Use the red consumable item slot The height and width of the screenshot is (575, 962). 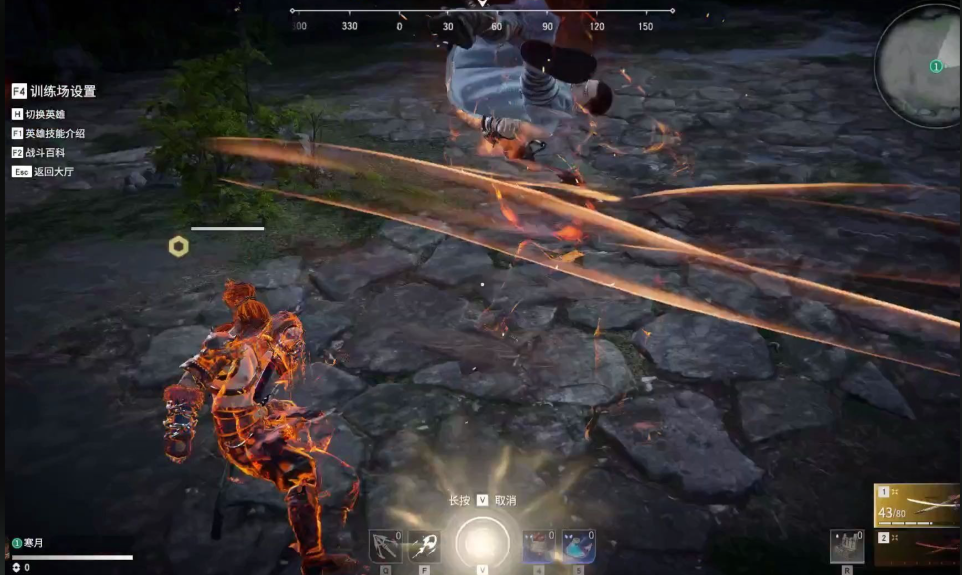tap(540, 546)
